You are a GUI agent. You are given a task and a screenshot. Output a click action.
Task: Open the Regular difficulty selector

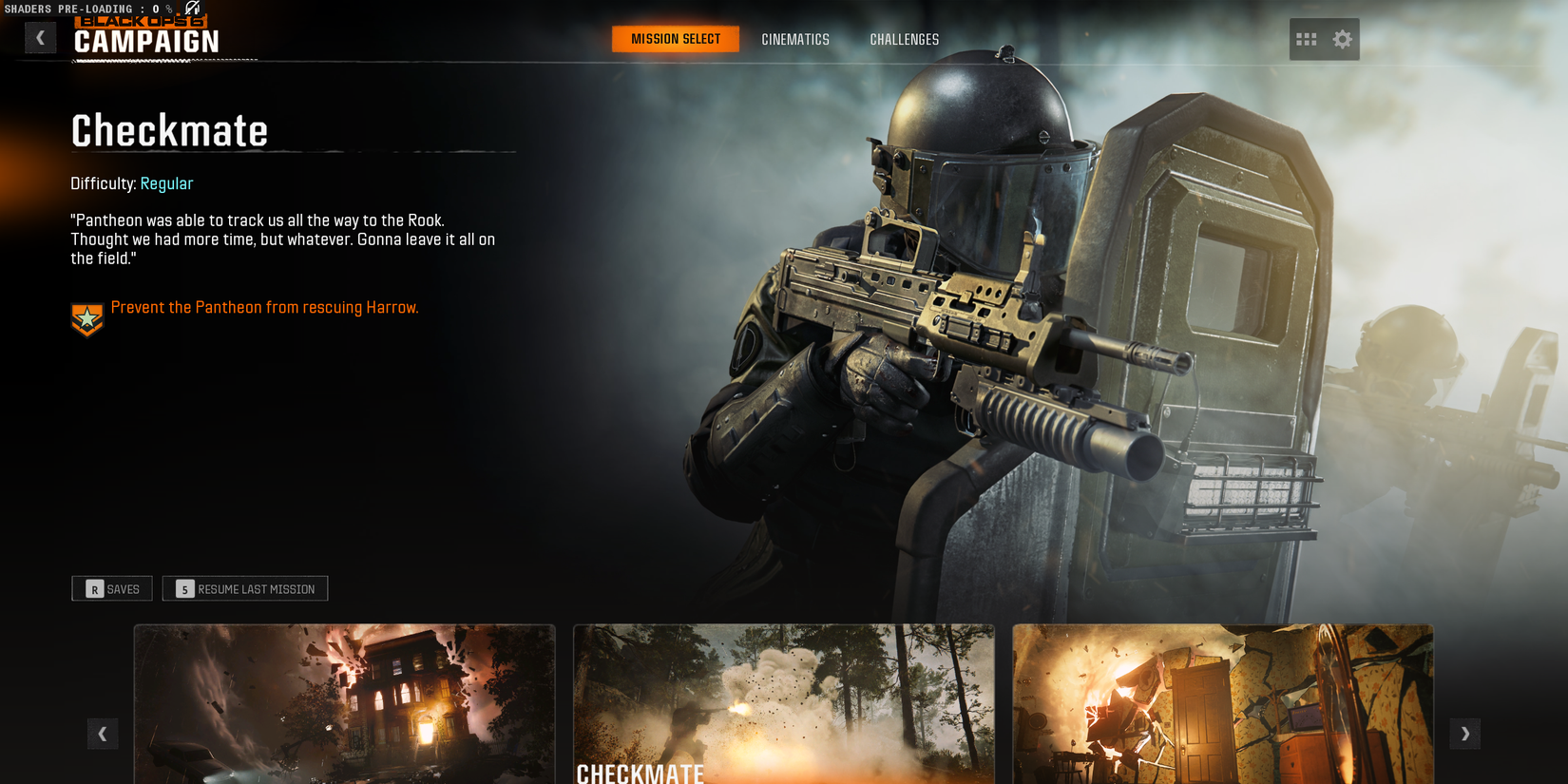(167, 183)
